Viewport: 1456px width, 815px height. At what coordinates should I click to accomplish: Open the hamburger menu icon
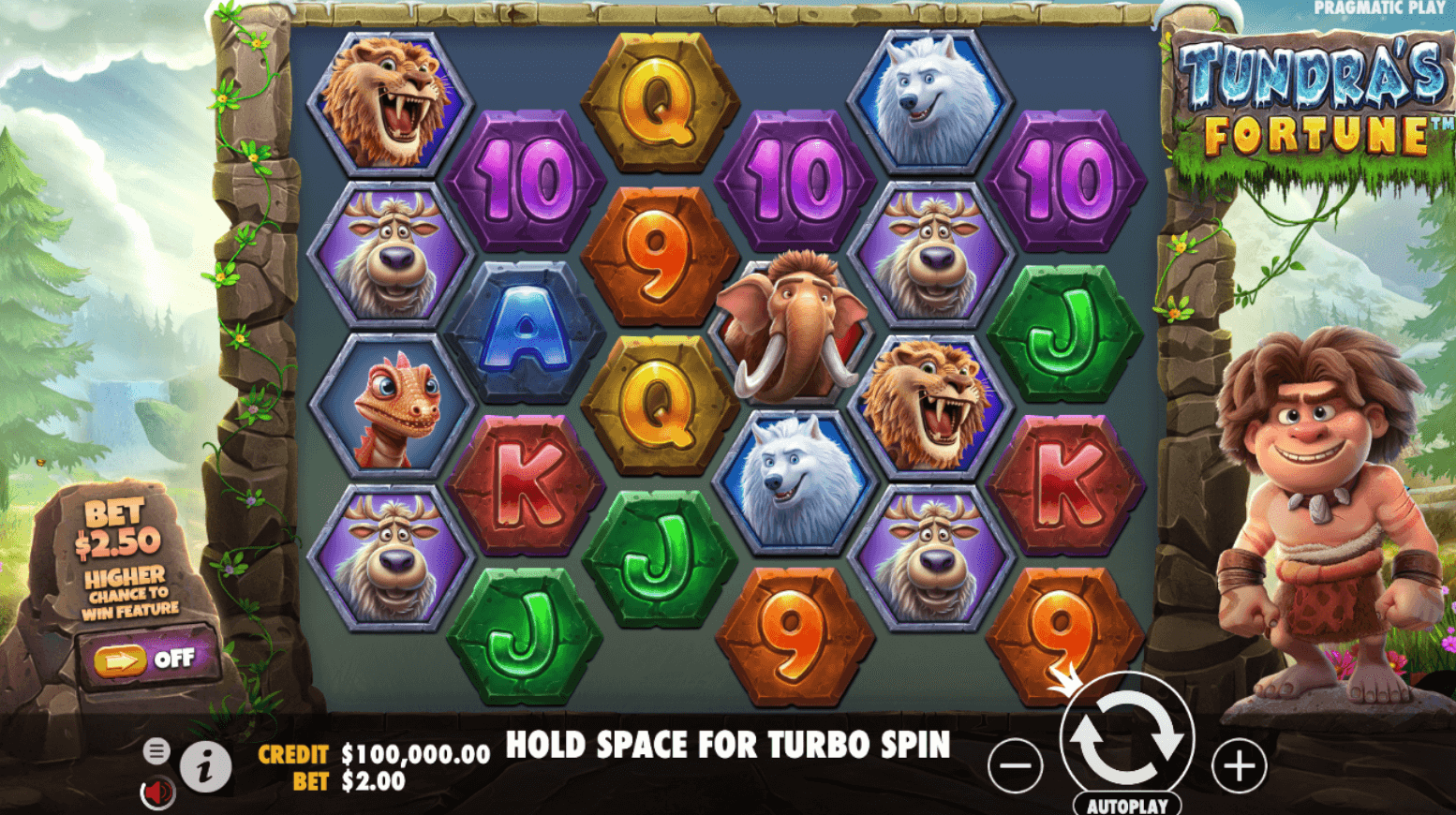click(156, 750)
